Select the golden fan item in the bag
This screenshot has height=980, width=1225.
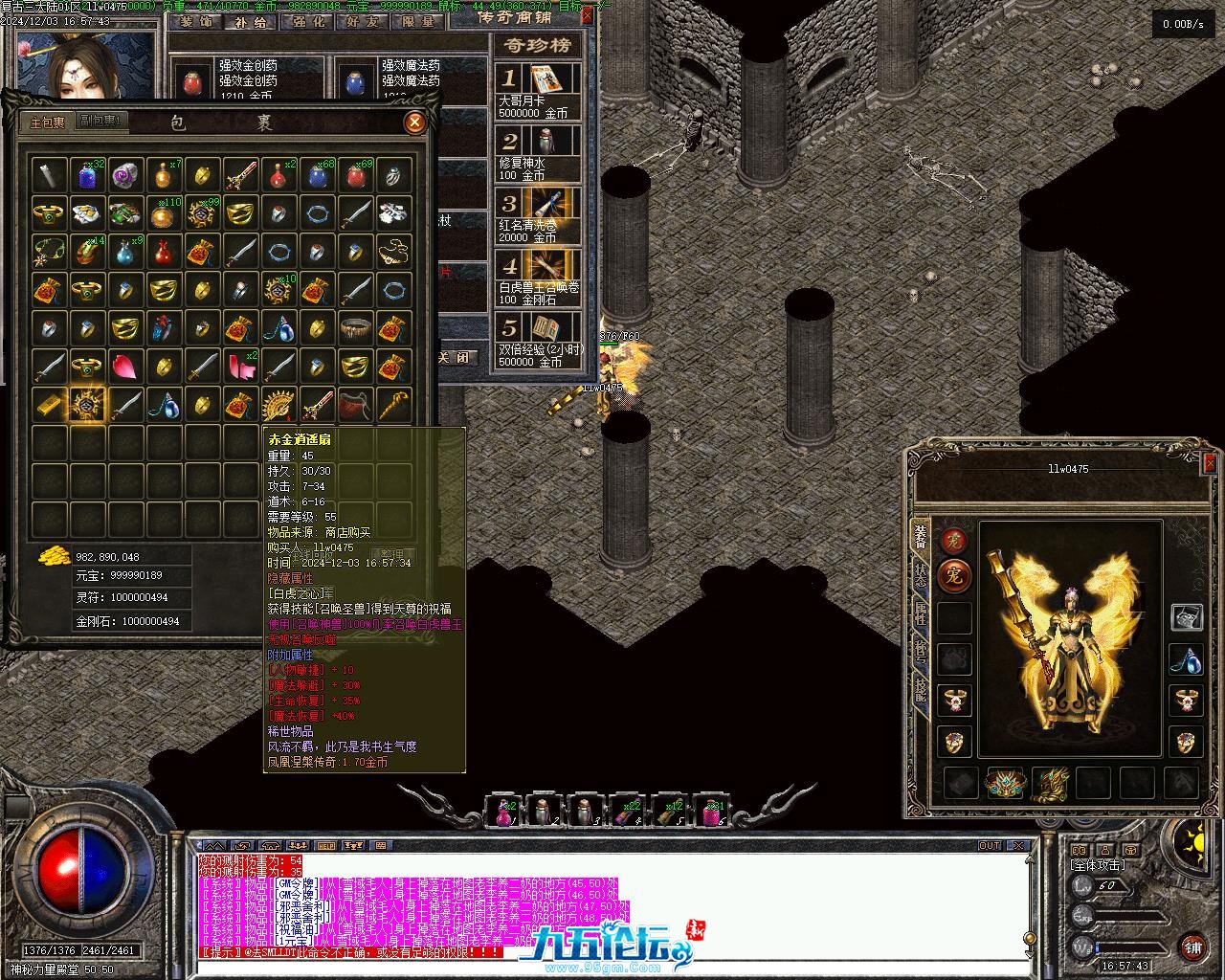pos(278,404)
